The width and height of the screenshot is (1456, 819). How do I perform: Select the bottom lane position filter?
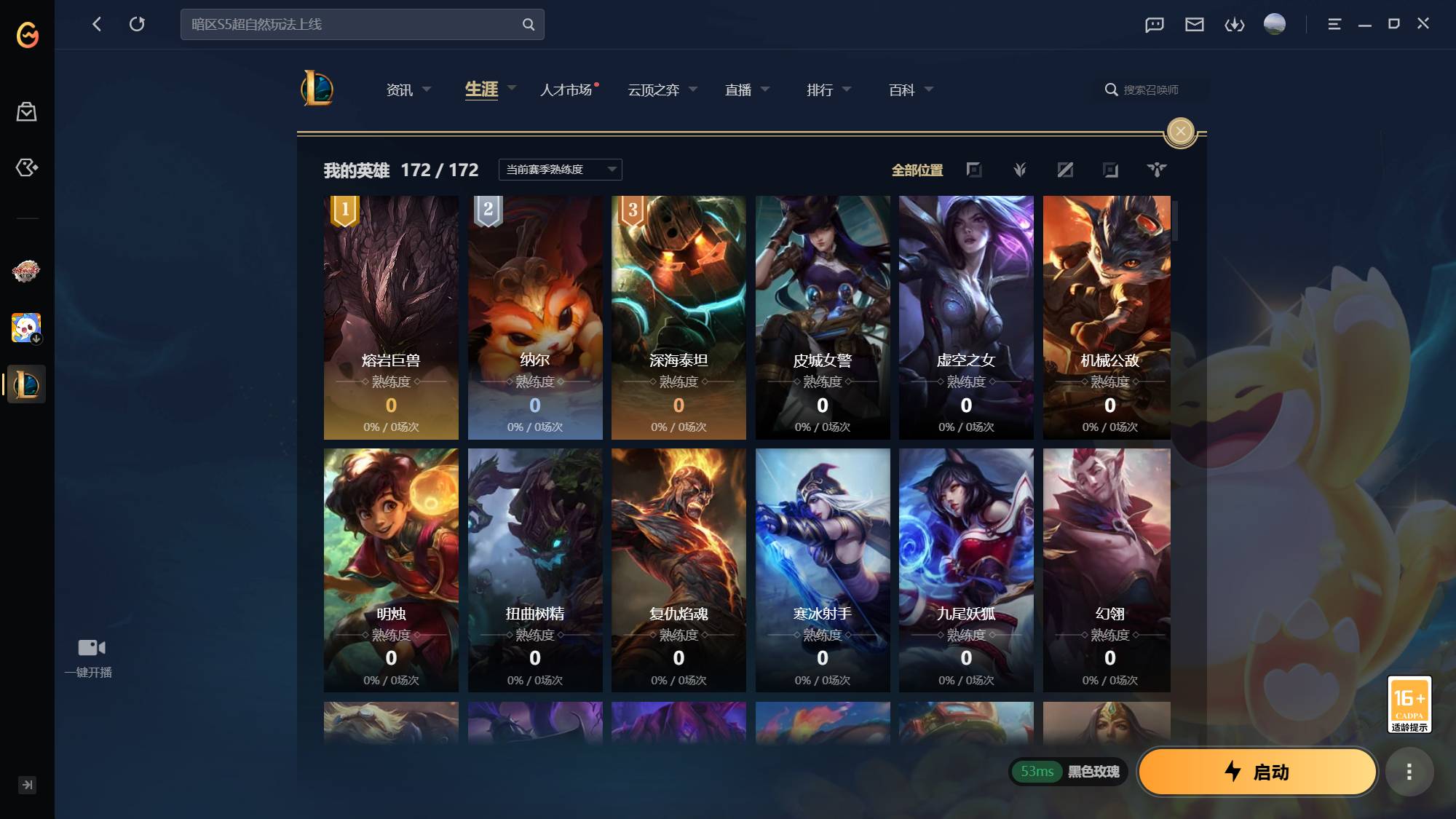point(1110,170)
